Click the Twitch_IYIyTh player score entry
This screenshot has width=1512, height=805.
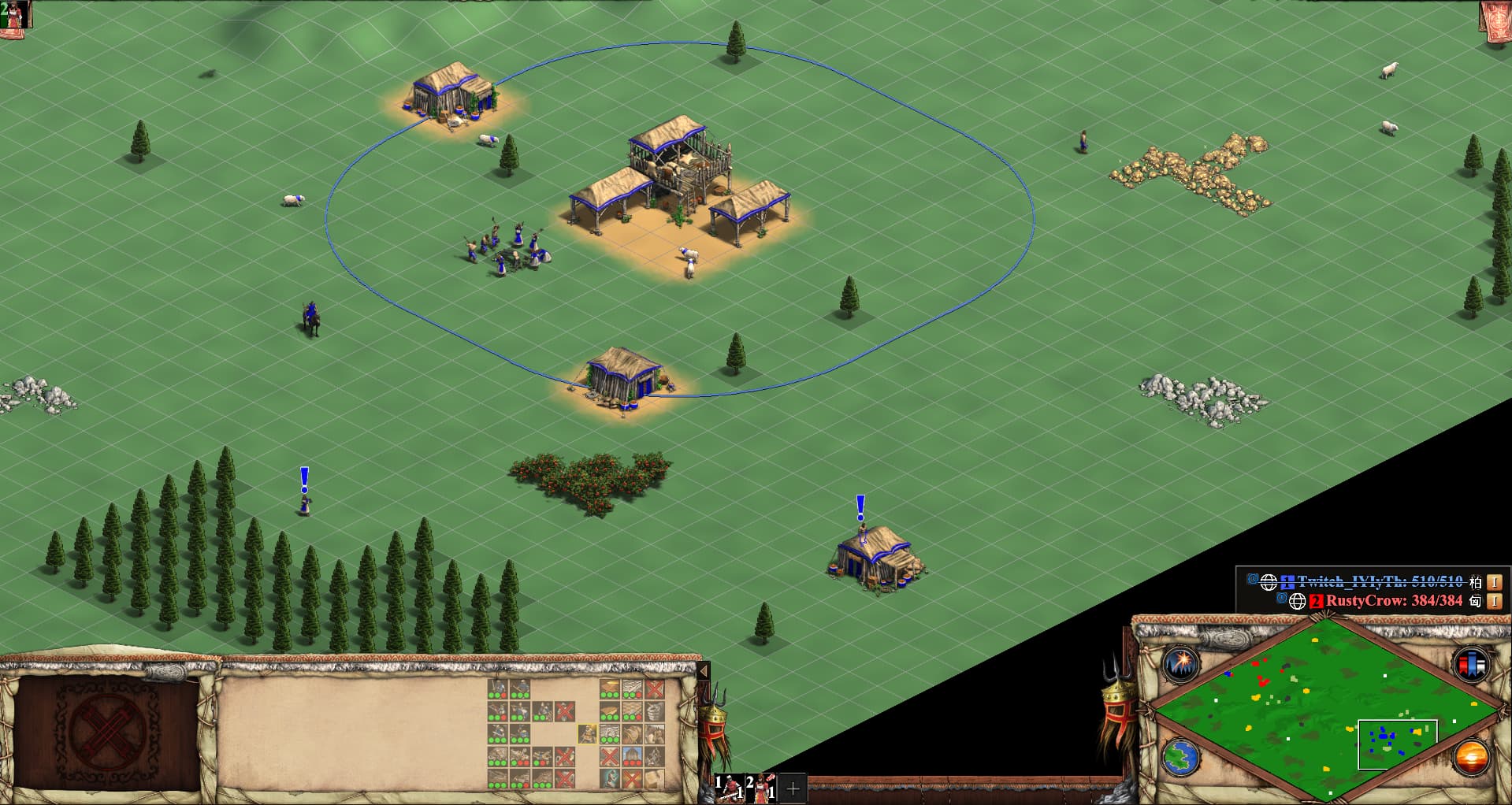tap(1379, 582)
